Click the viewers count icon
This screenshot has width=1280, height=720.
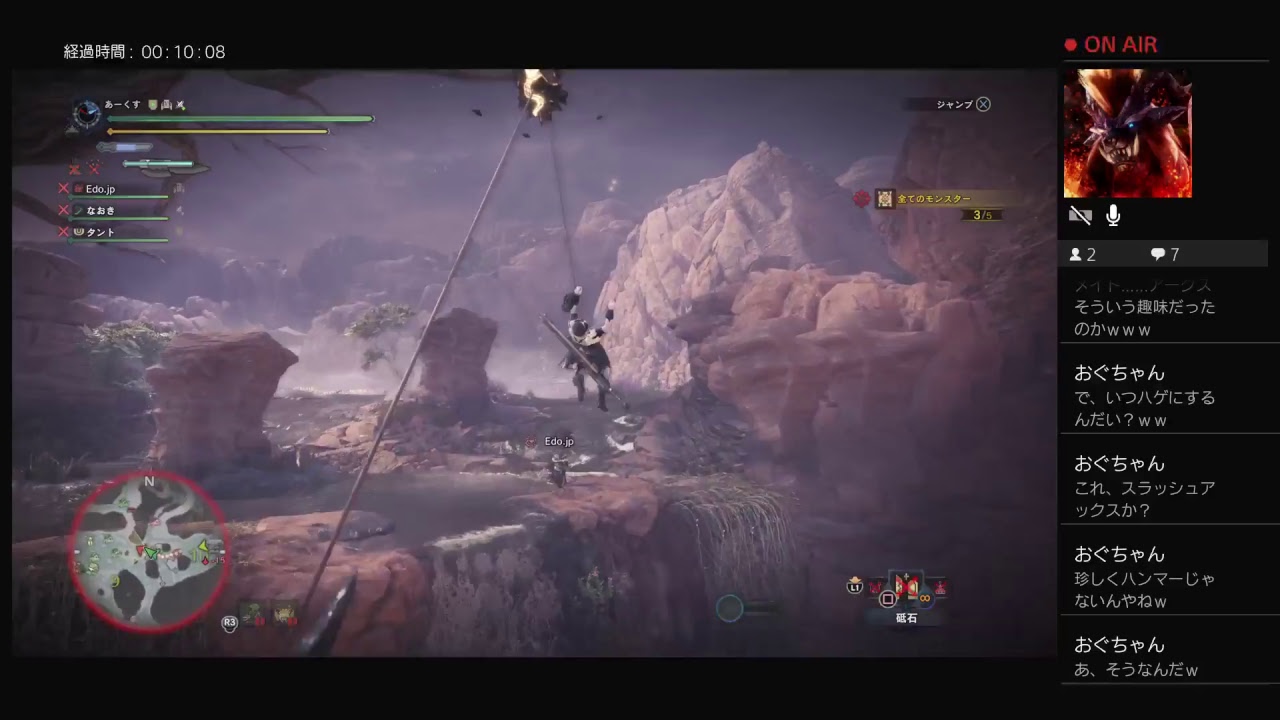[1075, 254]
